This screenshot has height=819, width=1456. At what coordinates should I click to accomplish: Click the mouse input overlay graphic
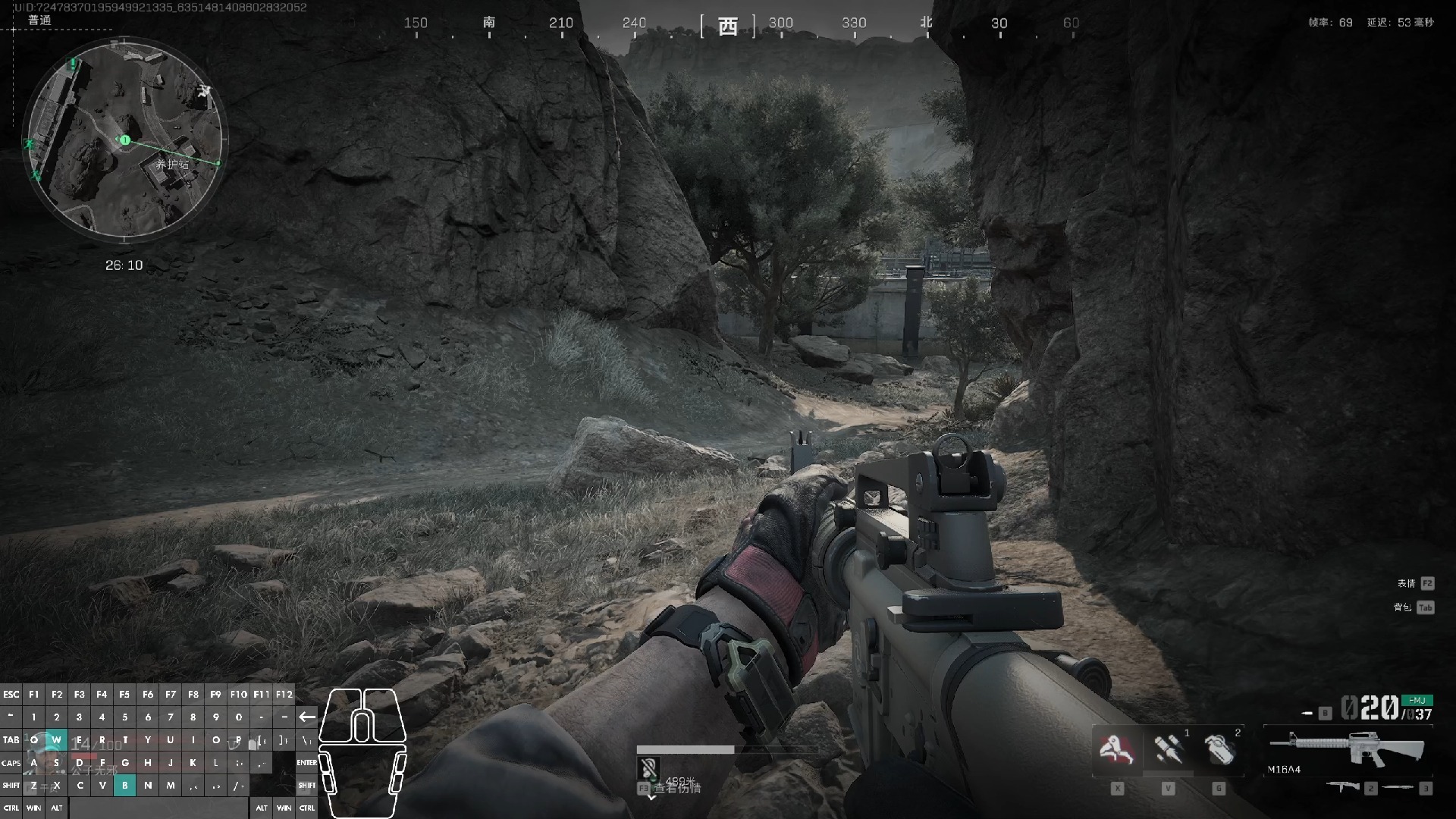pos(362,752)
